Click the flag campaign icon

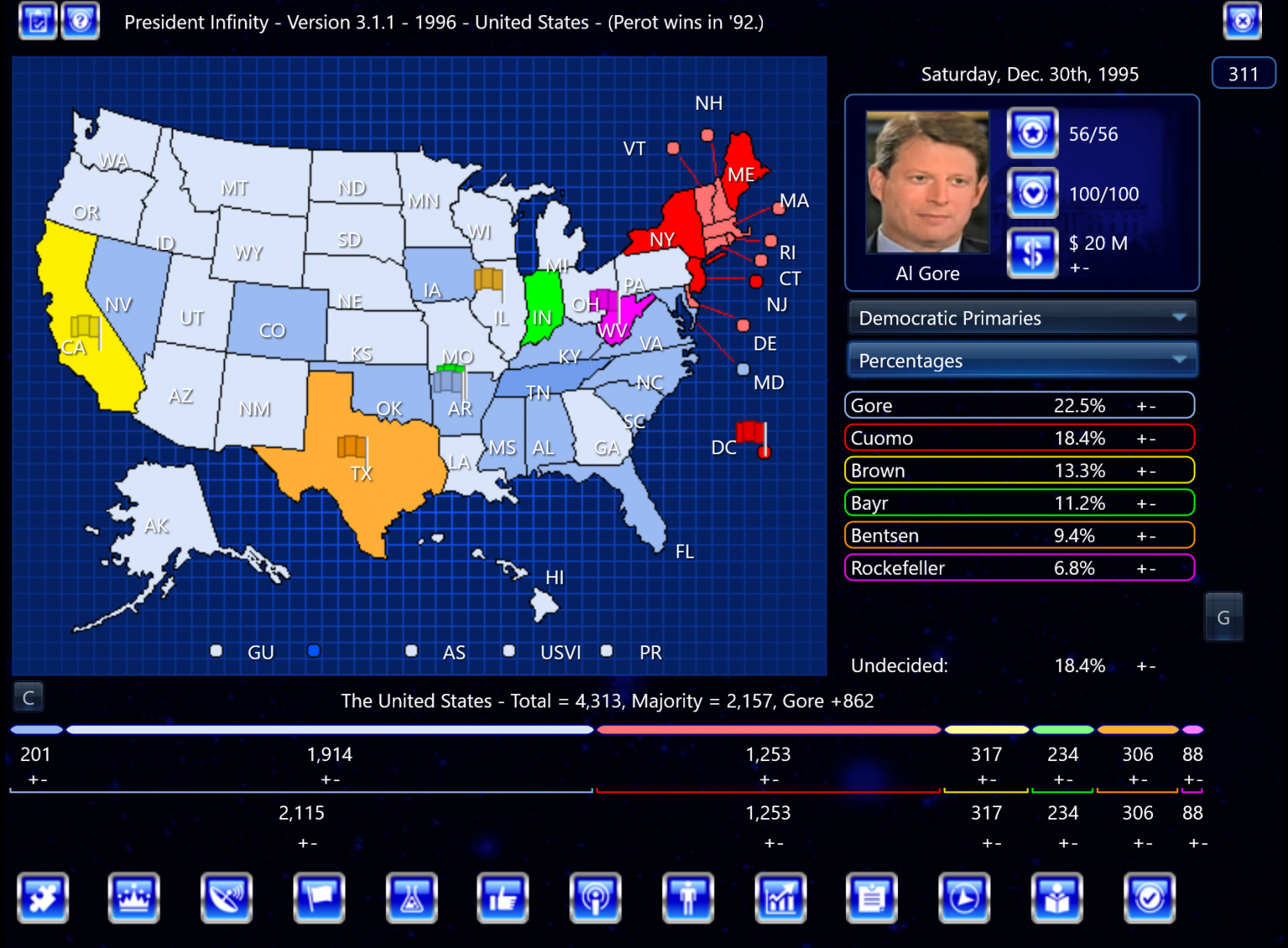point(319,898)
